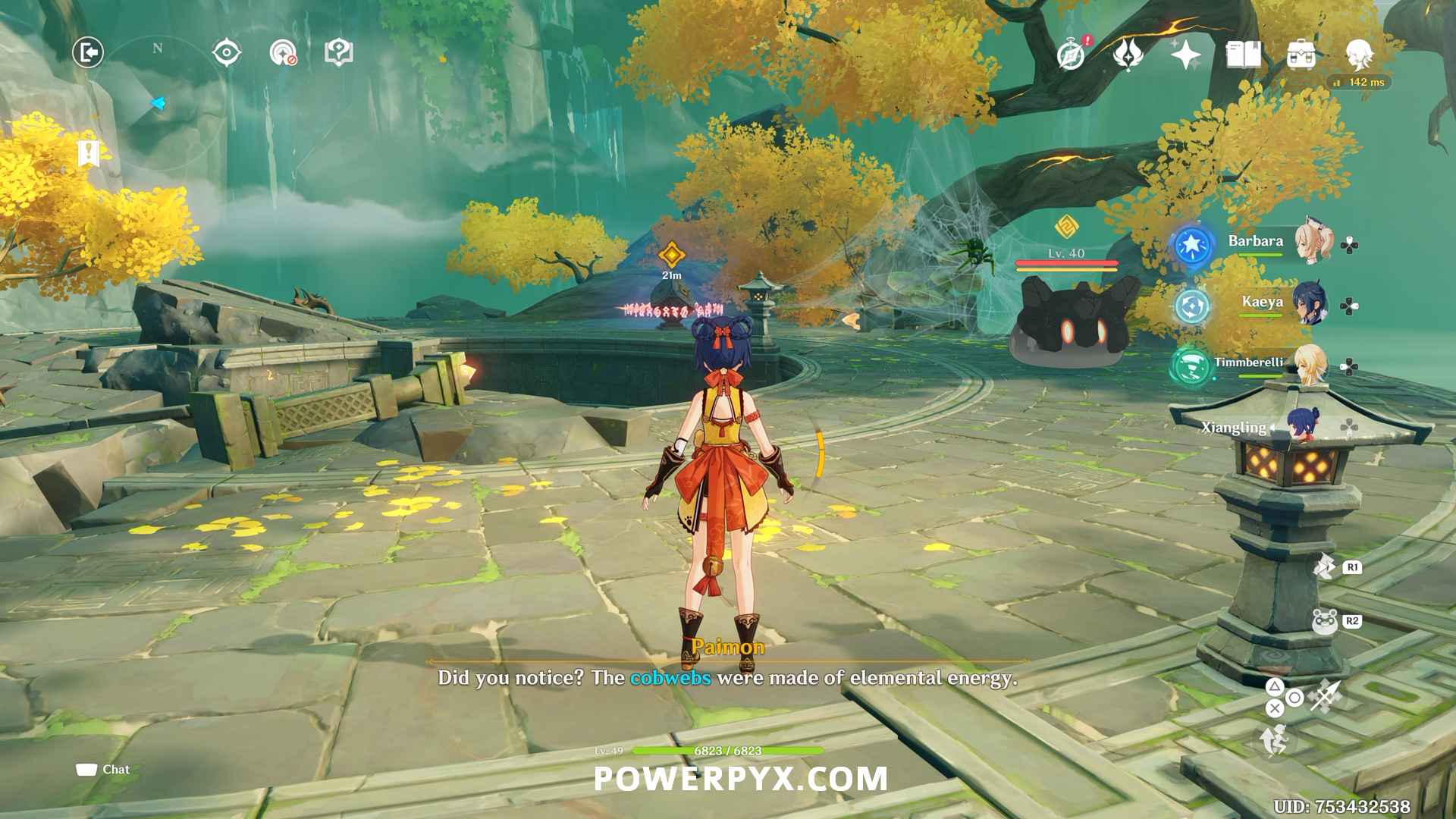
Task: Open the Events compass icon
Action: (1072, 55)
